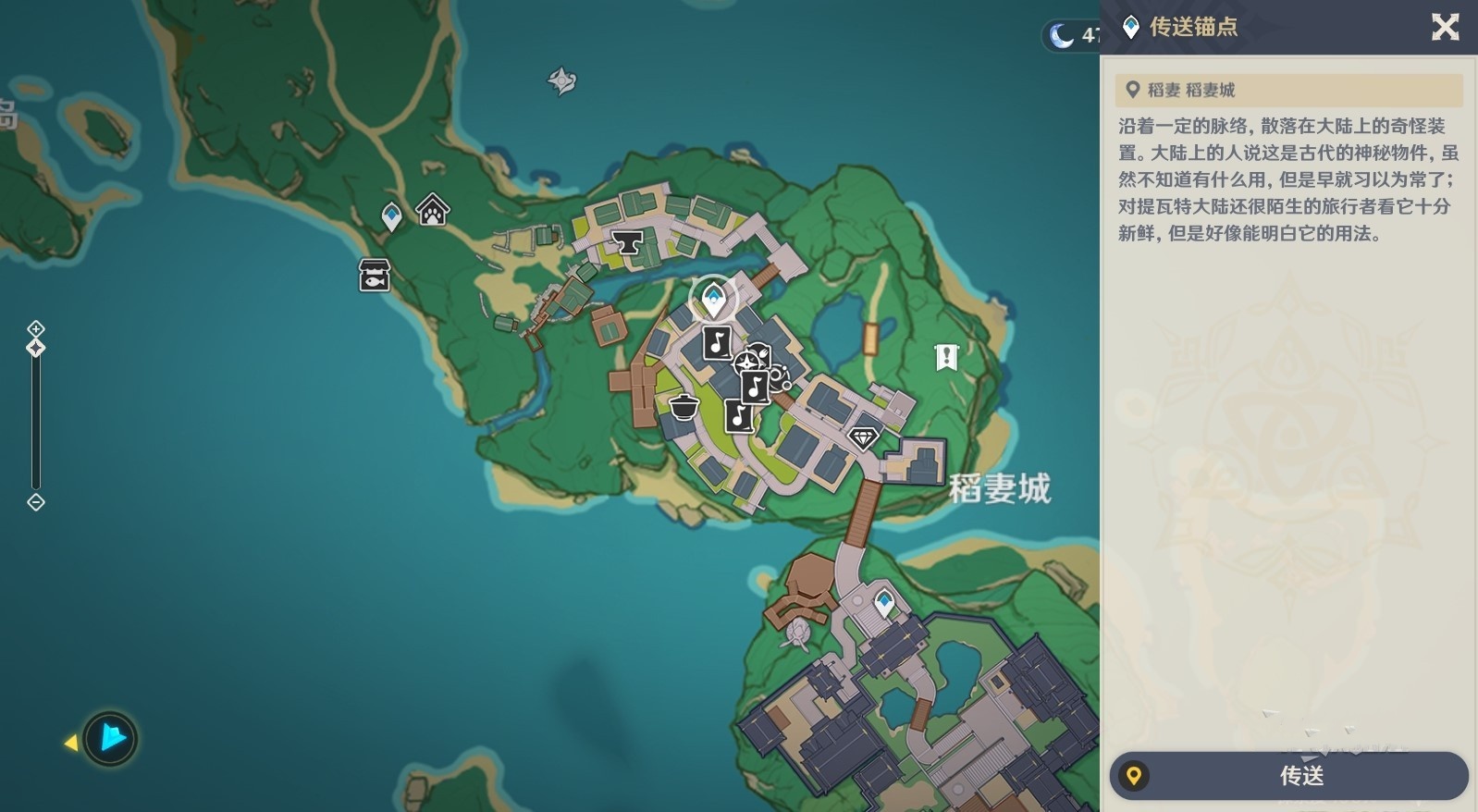Click the ninja star shrine icon in the city
This screenshot has width=1478, height=812.
[x=745, y=363]
